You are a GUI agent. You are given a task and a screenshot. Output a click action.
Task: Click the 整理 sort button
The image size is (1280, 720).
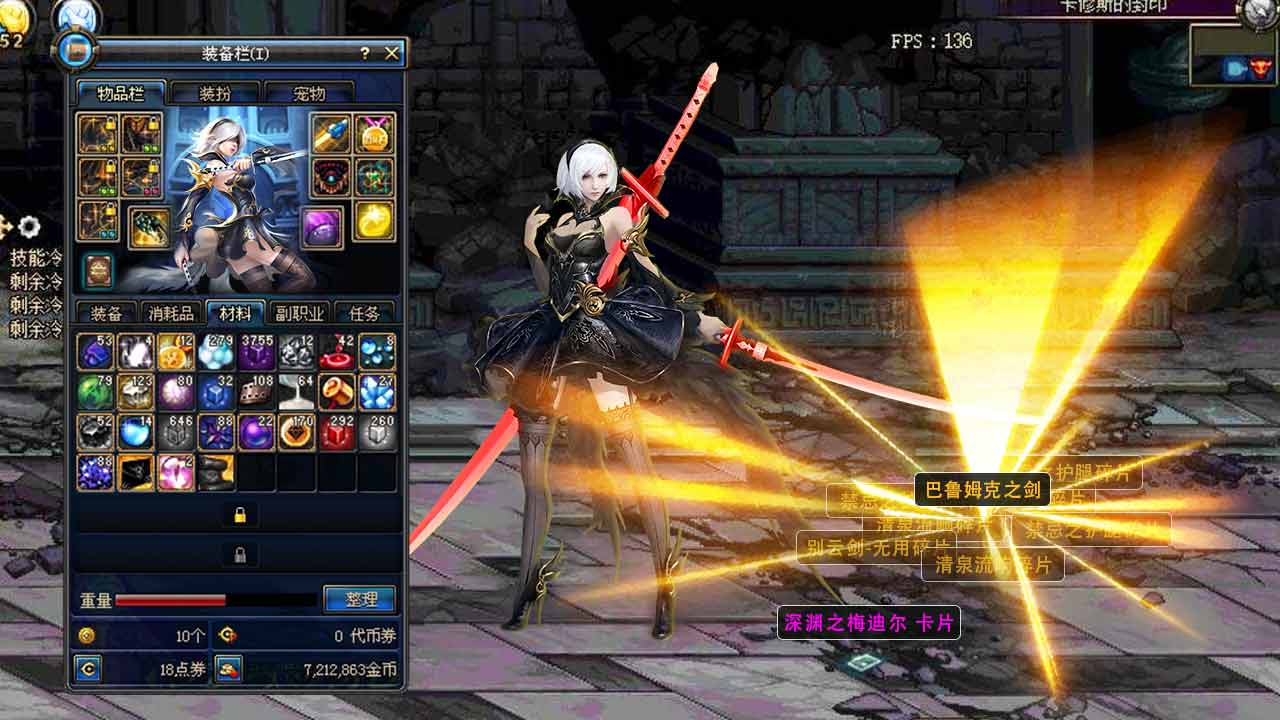[360, 599]
